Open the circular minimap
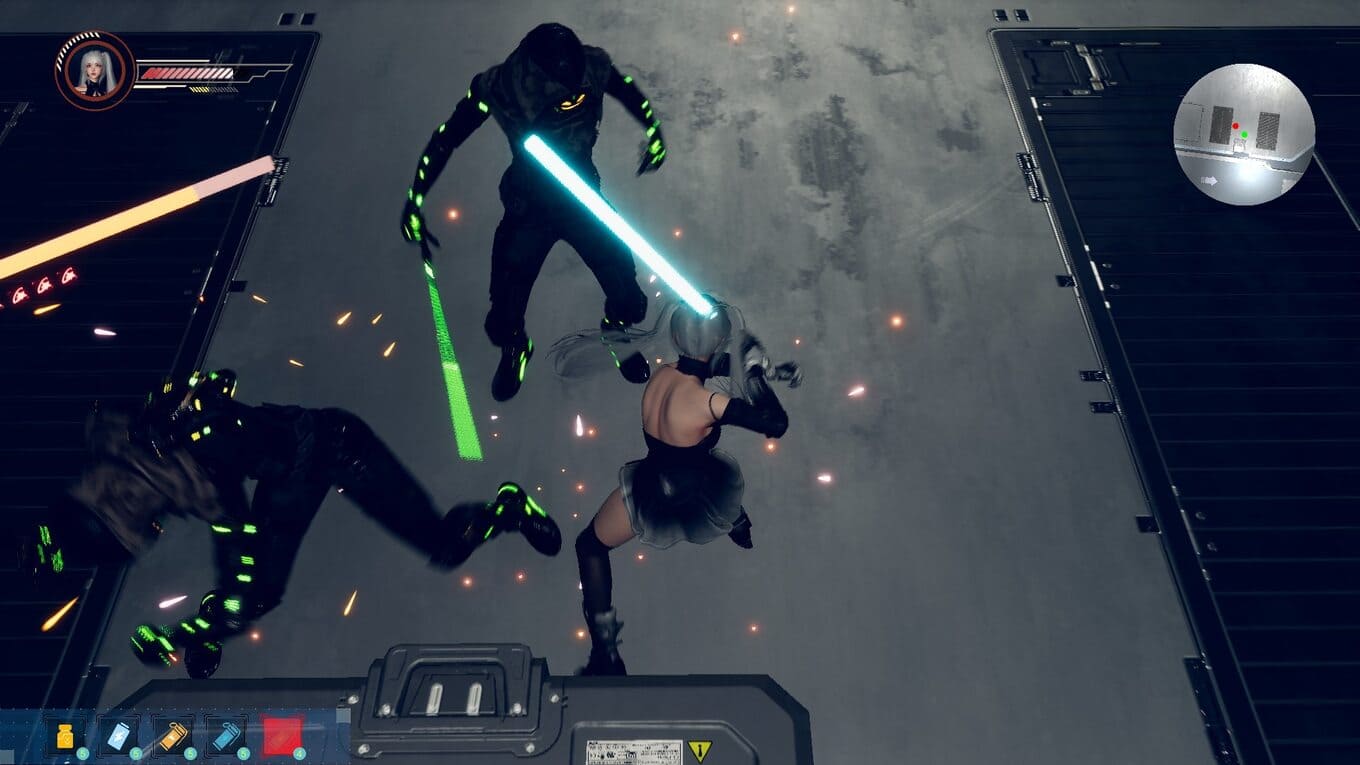Viewport: 1360px width, 765px height. coord(1243,134)
